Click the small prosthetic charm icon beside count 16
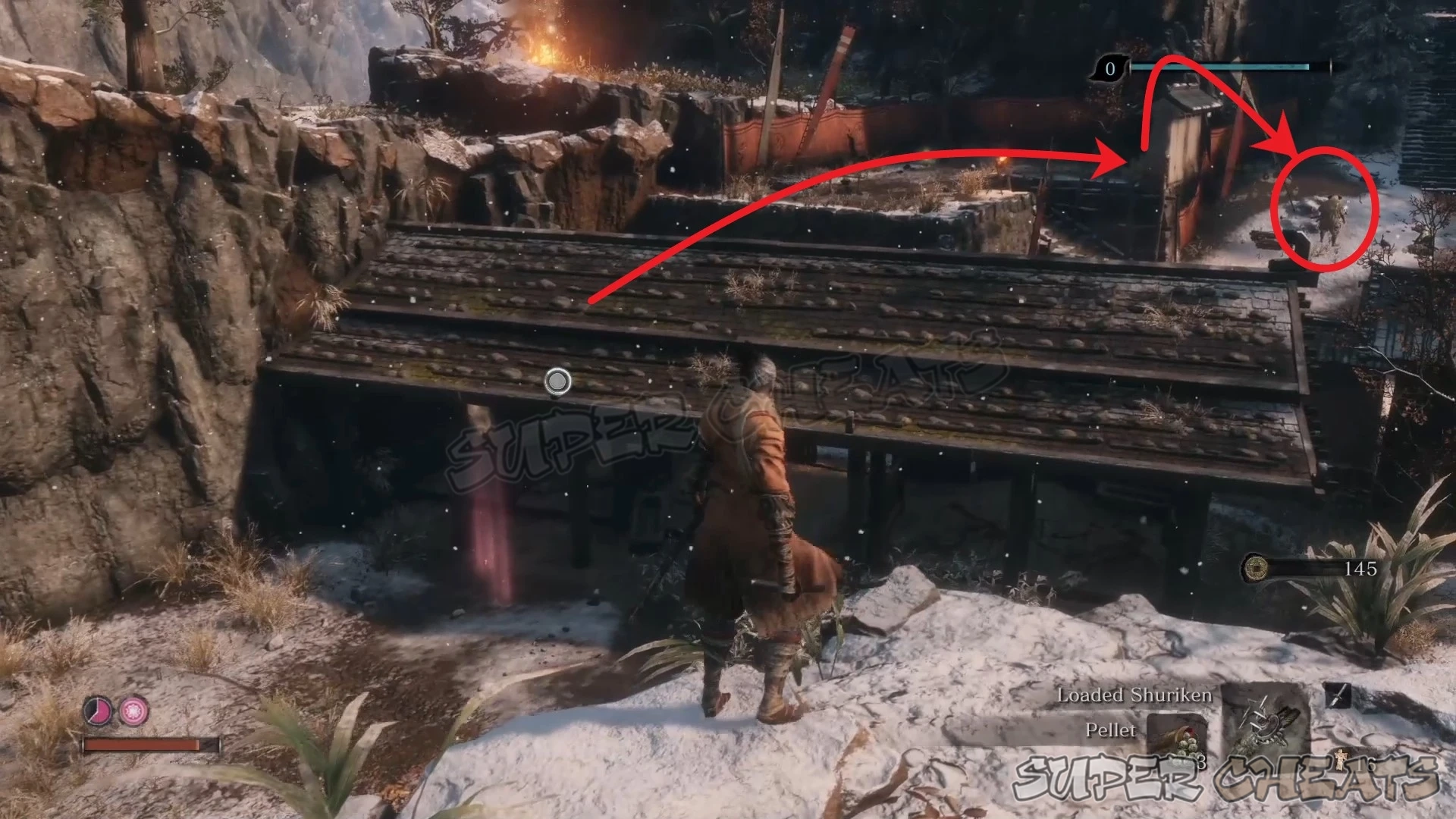The width and height of the screenshot is (1456, 819). coord(1341,761)
